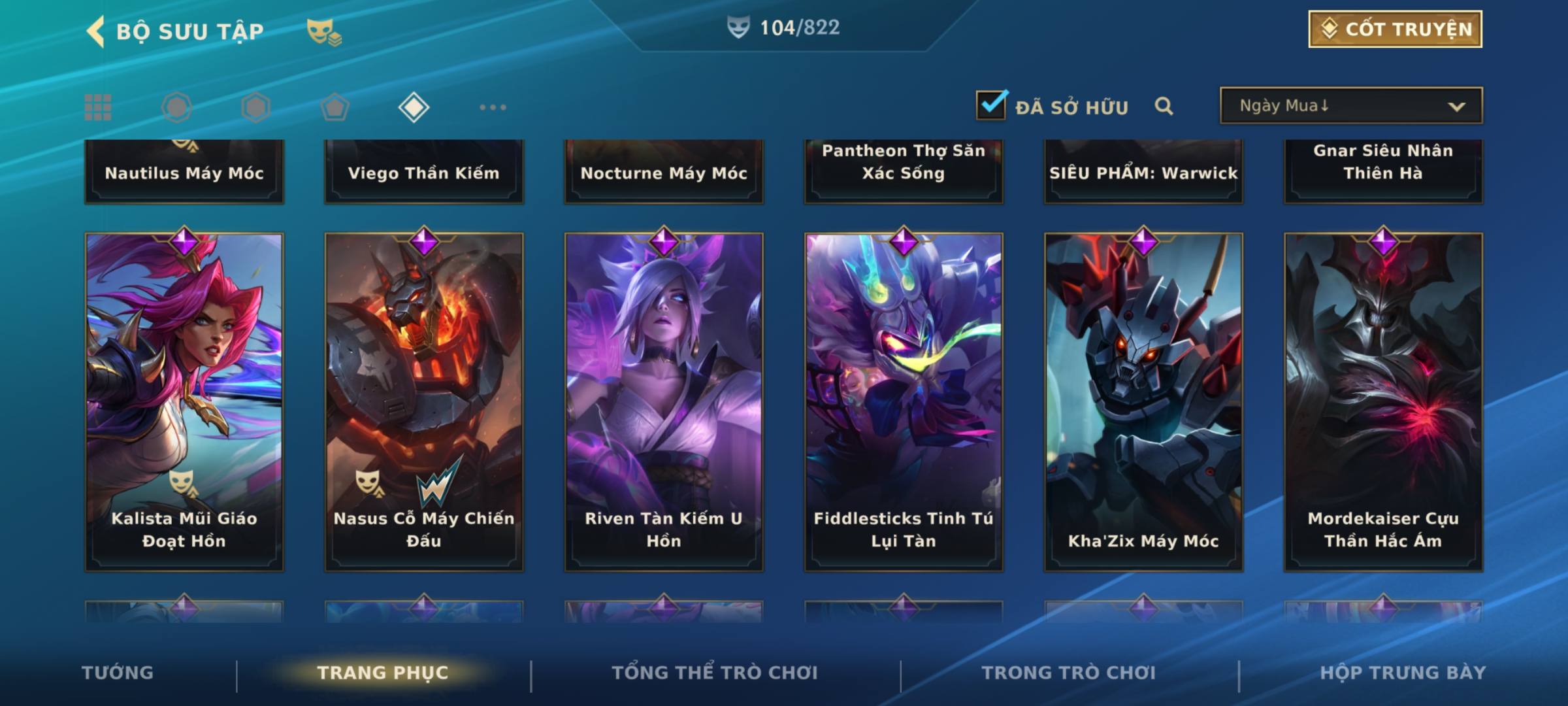Open the Ngày Mua sort dropdown
Screen dimensions: 1568x706
[x=1350, y=106]
